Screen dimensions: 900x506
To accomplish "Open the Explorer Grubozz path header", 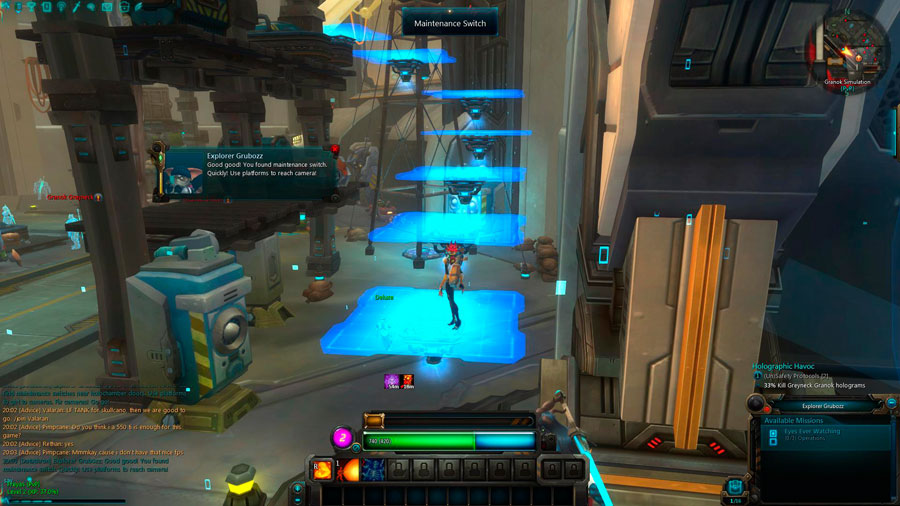I will (x=823, y=406).
